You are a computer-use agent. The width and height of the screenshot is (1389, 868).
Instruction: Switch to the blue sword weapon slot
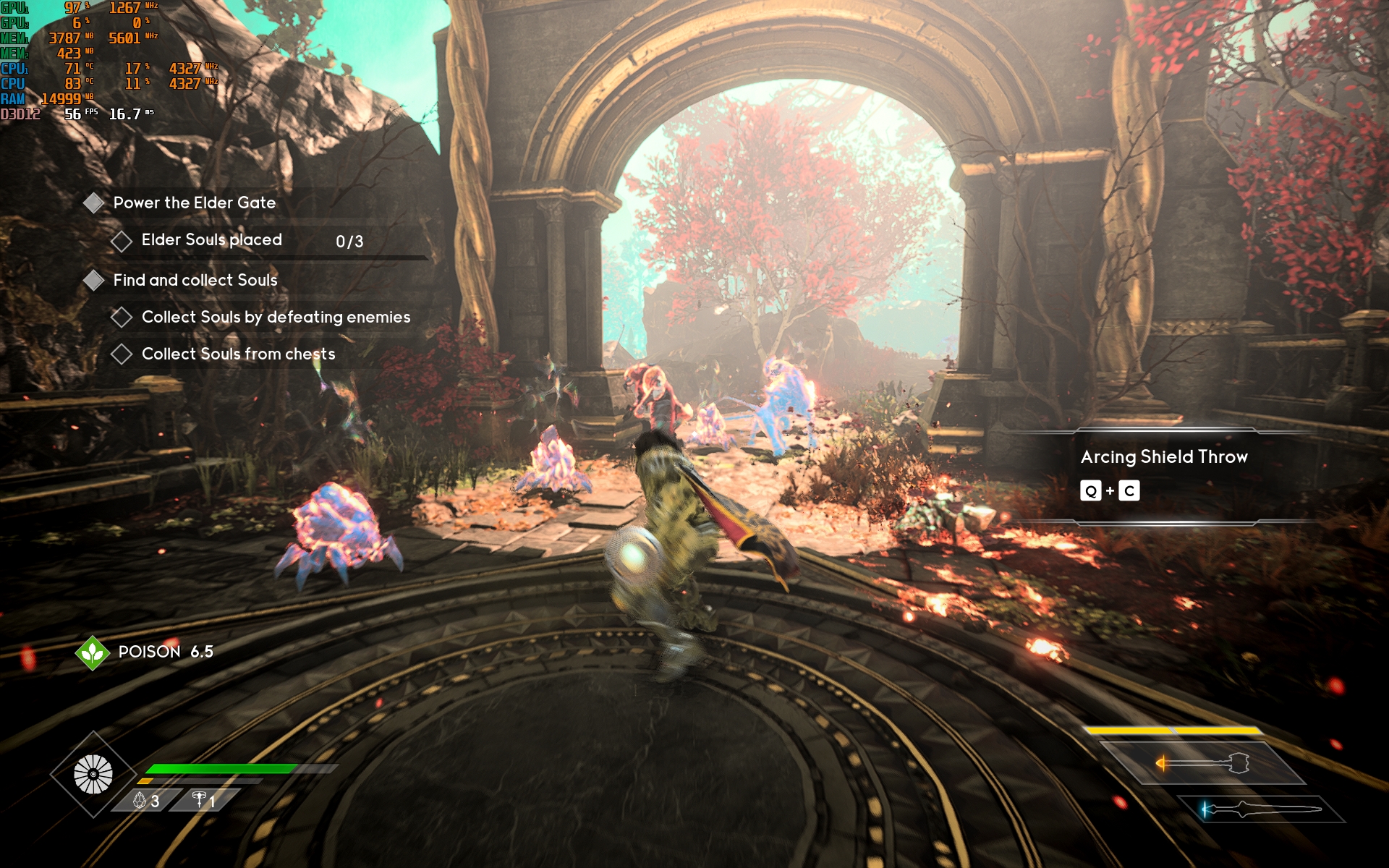coord(1260,809)
